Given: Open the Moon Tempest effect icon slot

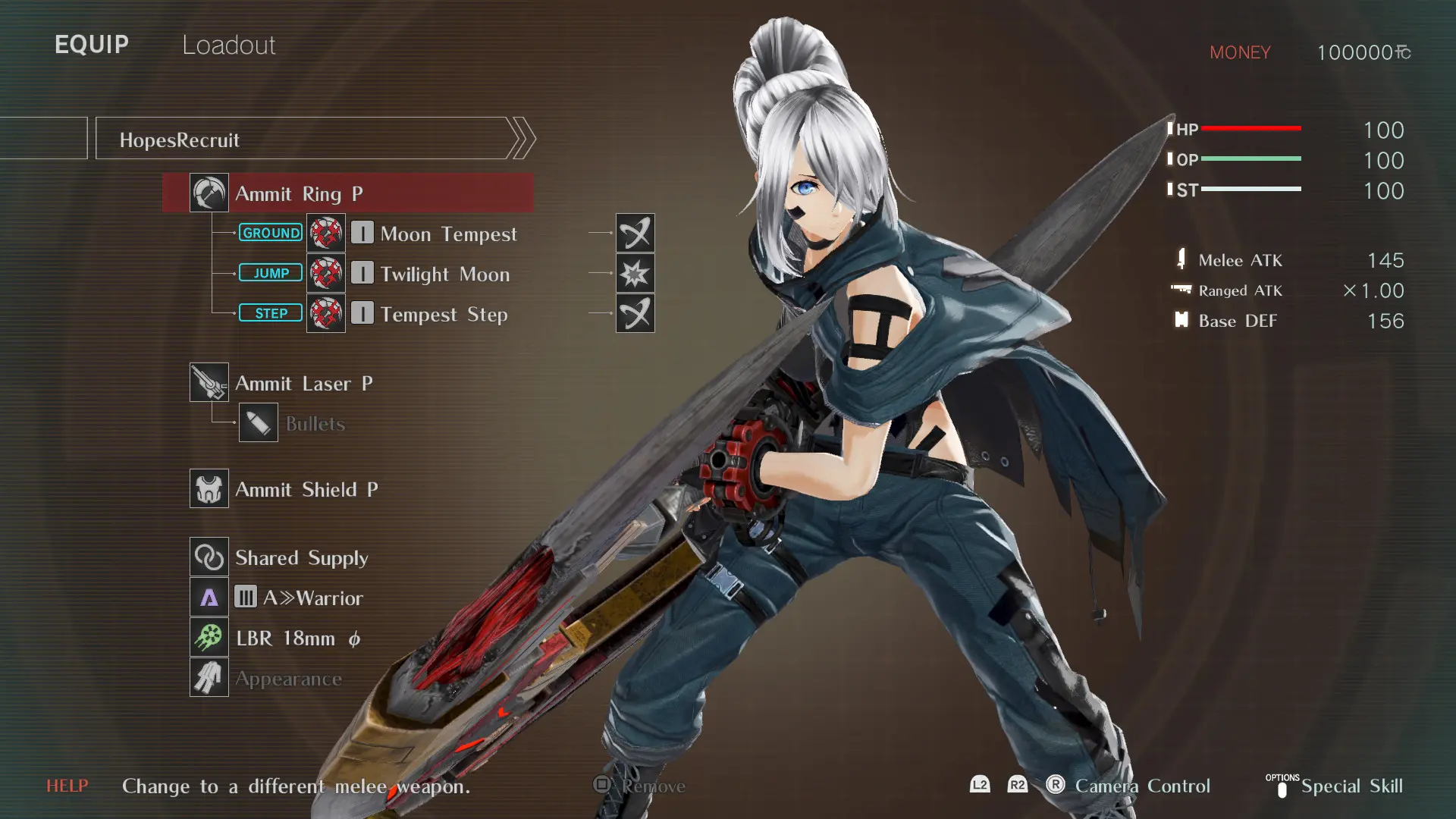Looking at the screenshot, I should click(x=635, y=233).
